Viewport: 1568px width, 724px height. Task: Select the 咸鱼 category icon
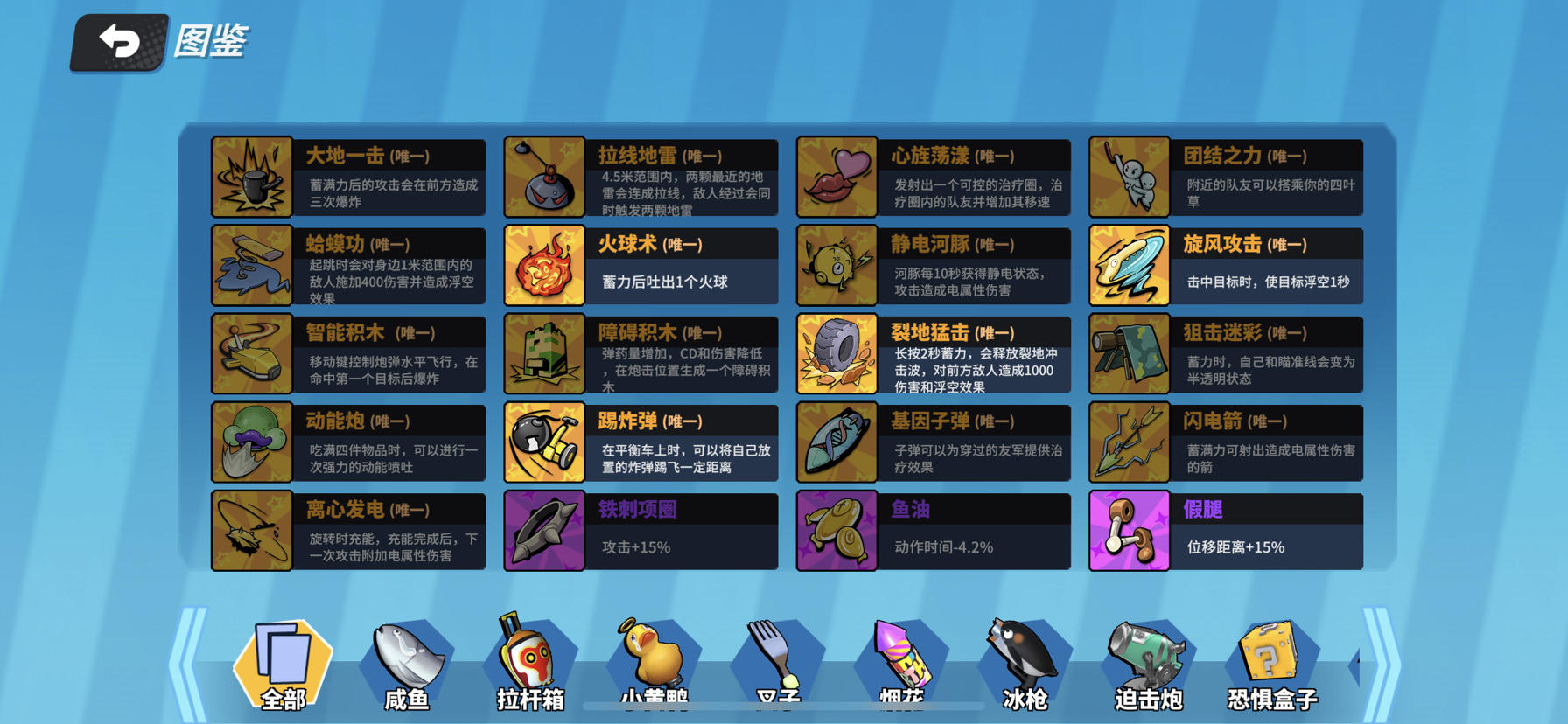[404, 663]
